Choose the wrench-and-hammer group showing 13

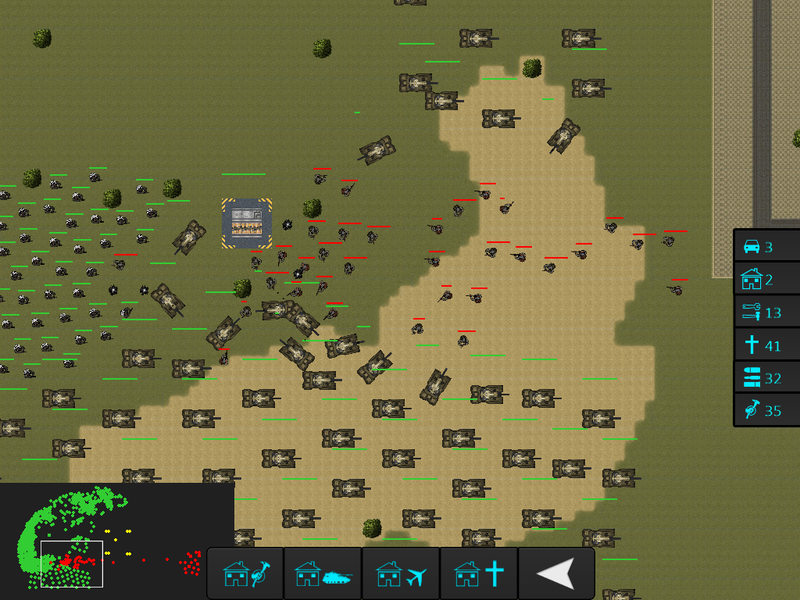click(767, 313)
